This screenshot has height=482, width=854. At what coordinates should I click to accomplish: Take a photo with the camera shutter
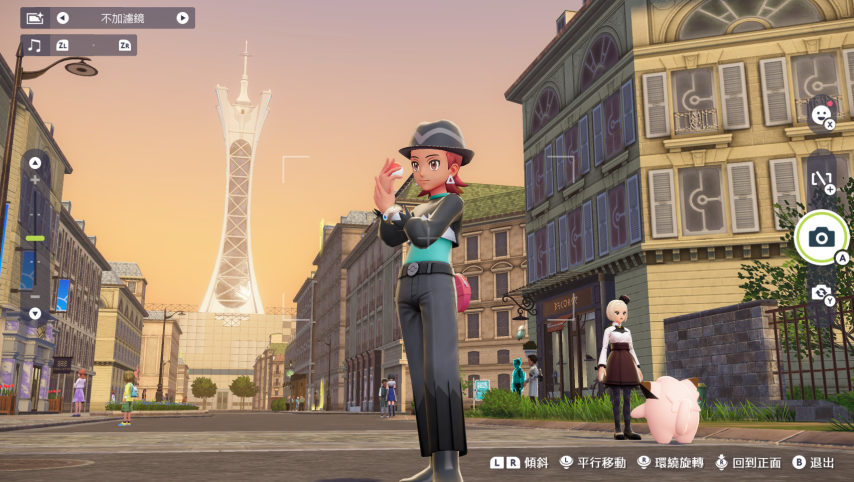822,237
